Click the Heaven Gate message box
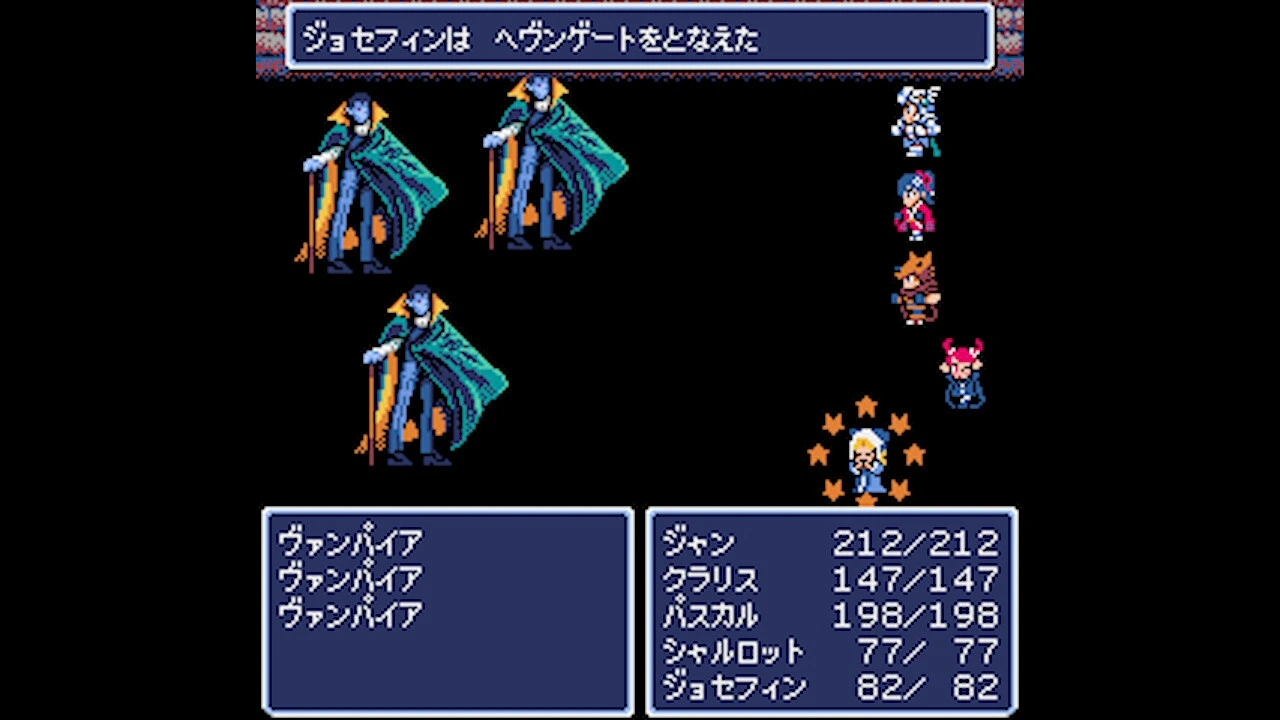This screenshot has height=720, width=1280. [x=640, y=38]
